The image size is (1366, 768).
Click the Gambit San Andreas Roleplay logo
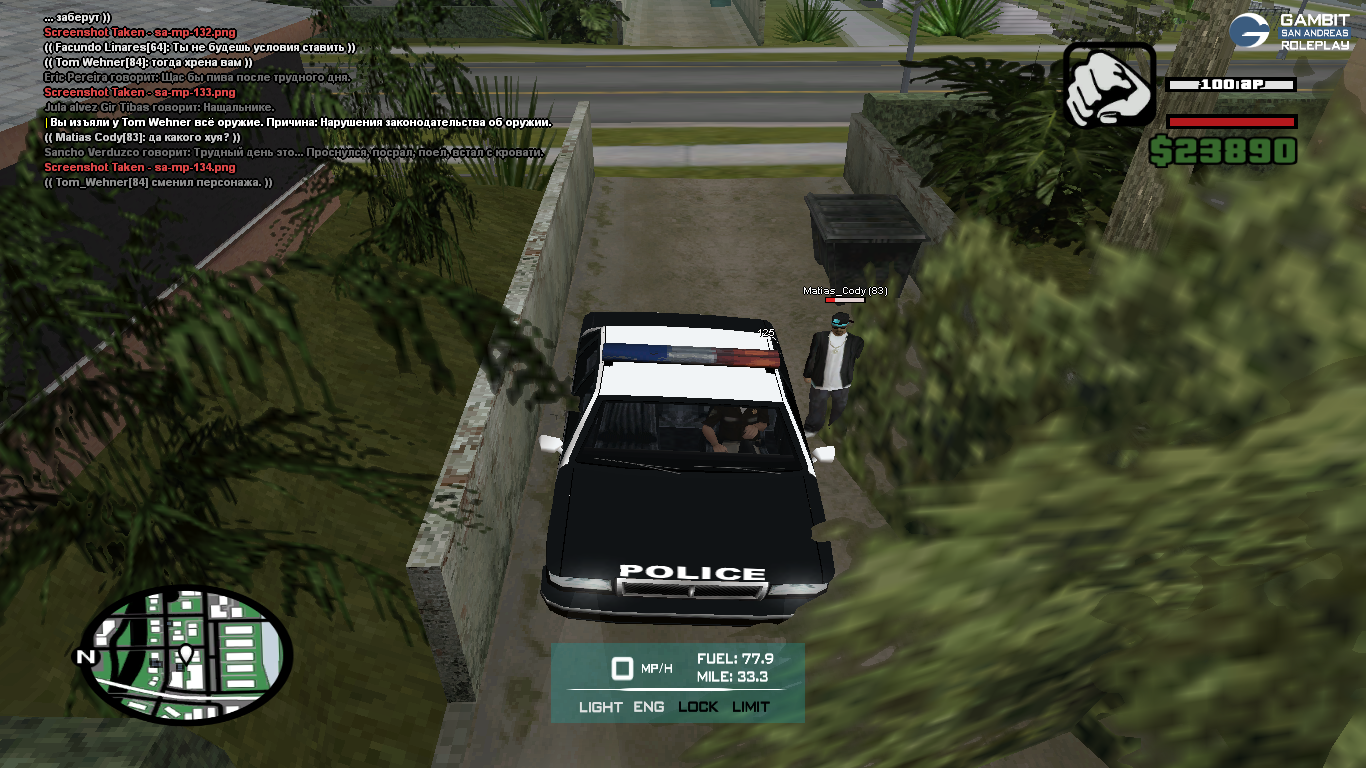(x=1289, y=31)
